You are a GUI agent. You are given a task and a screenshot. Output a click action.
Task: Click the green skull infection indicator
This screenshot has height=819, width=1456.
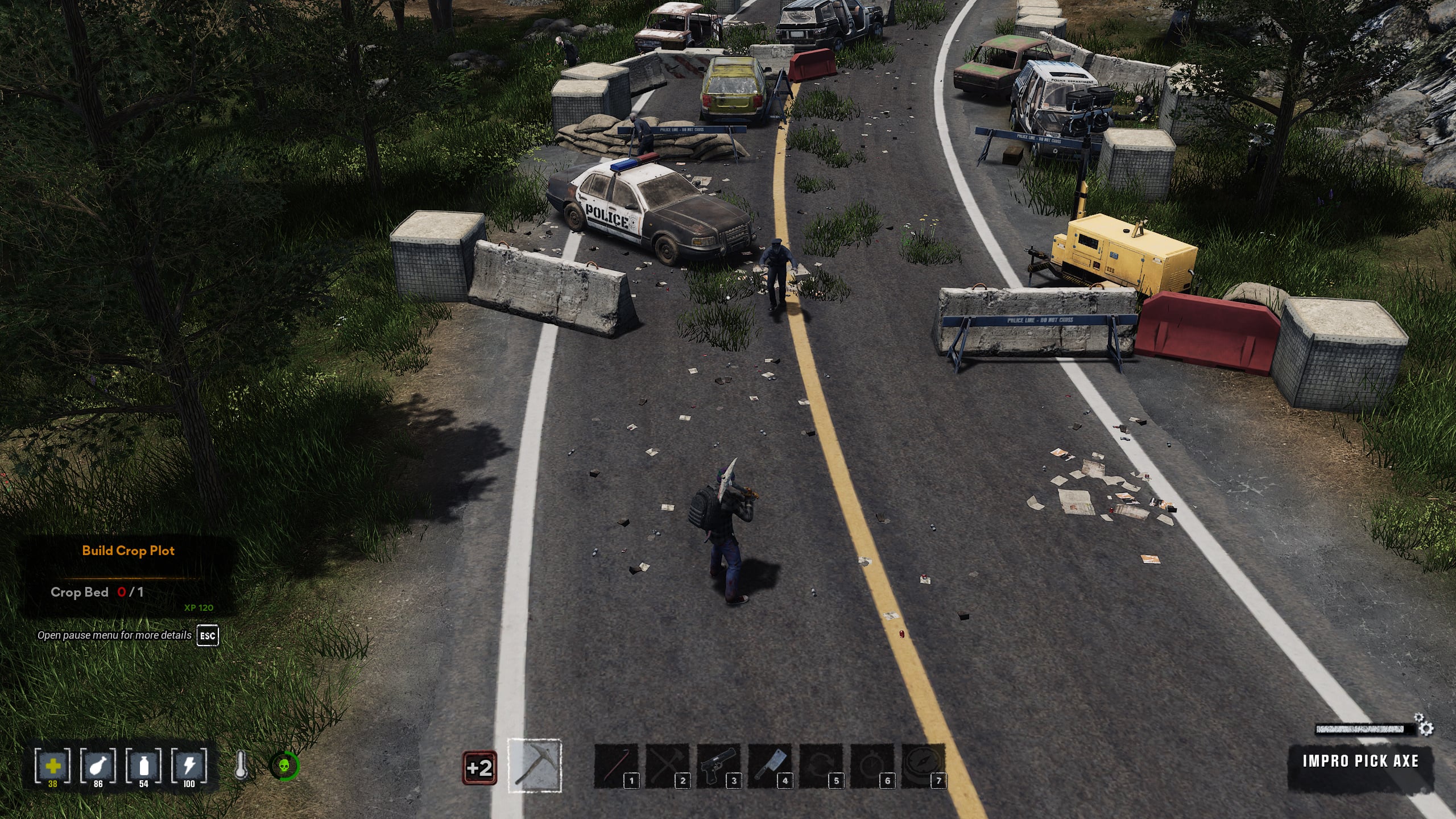284,766
